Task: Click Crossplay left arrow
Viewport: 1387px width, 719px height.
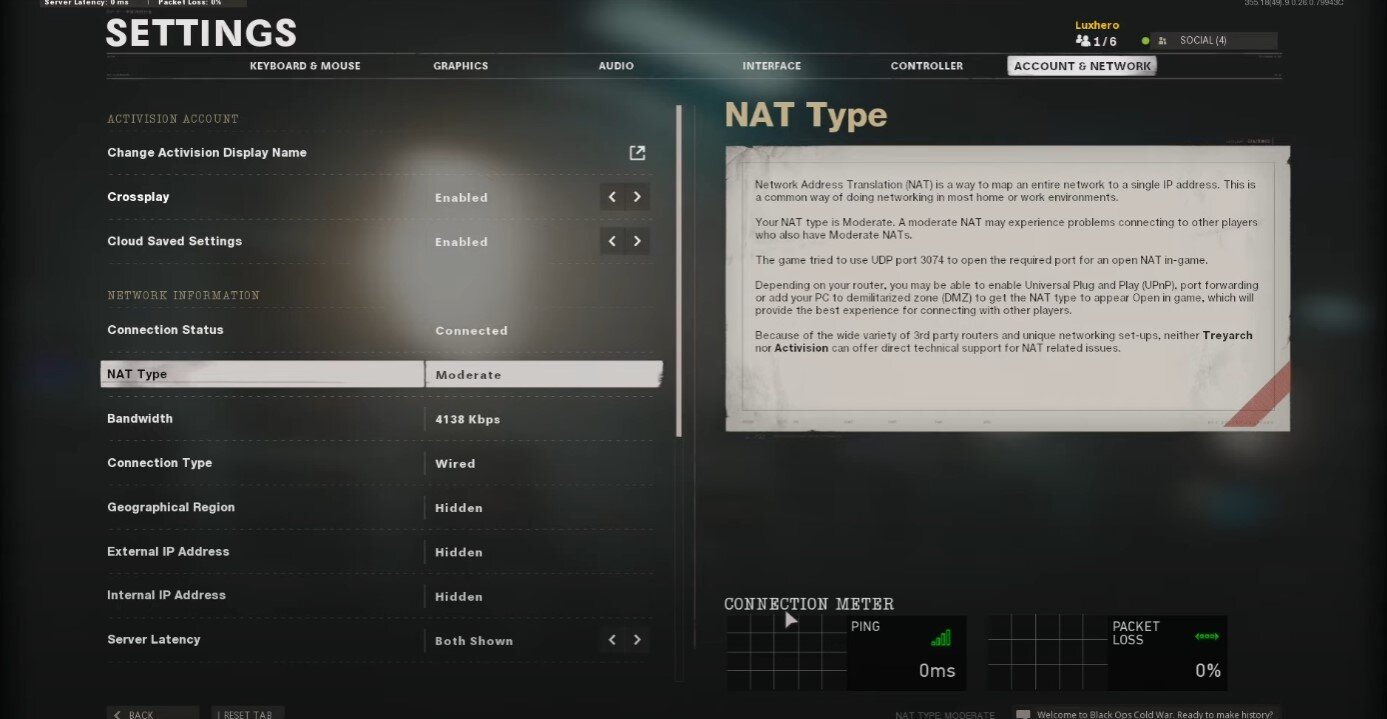Action: pyautogui.click(x=613, y=197)
